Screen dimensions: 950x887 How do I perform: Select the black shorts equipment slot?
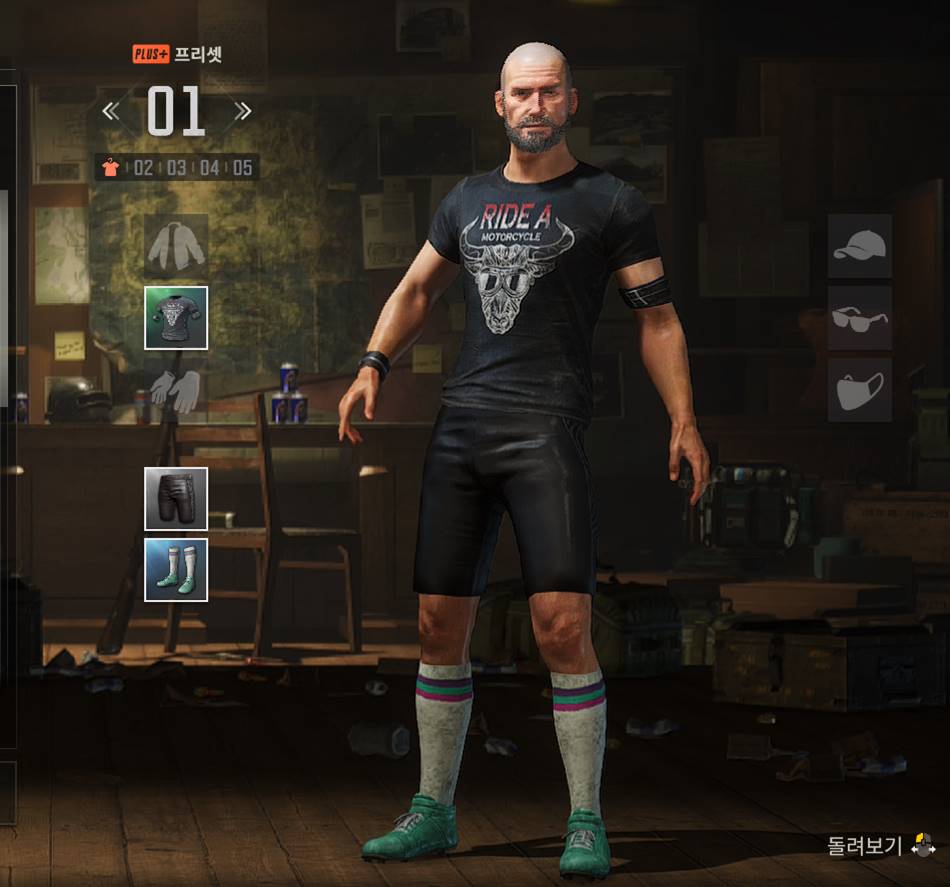pyautogui.click(x=176, y=498)
